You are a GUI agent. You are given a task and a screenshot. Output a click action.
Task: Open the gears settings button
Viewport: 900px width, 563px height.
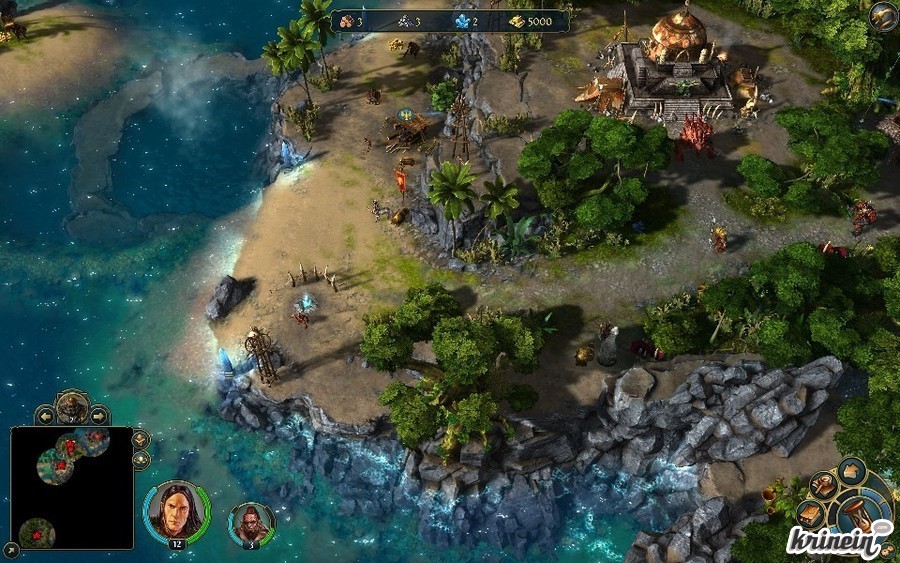tap(885, 547)
